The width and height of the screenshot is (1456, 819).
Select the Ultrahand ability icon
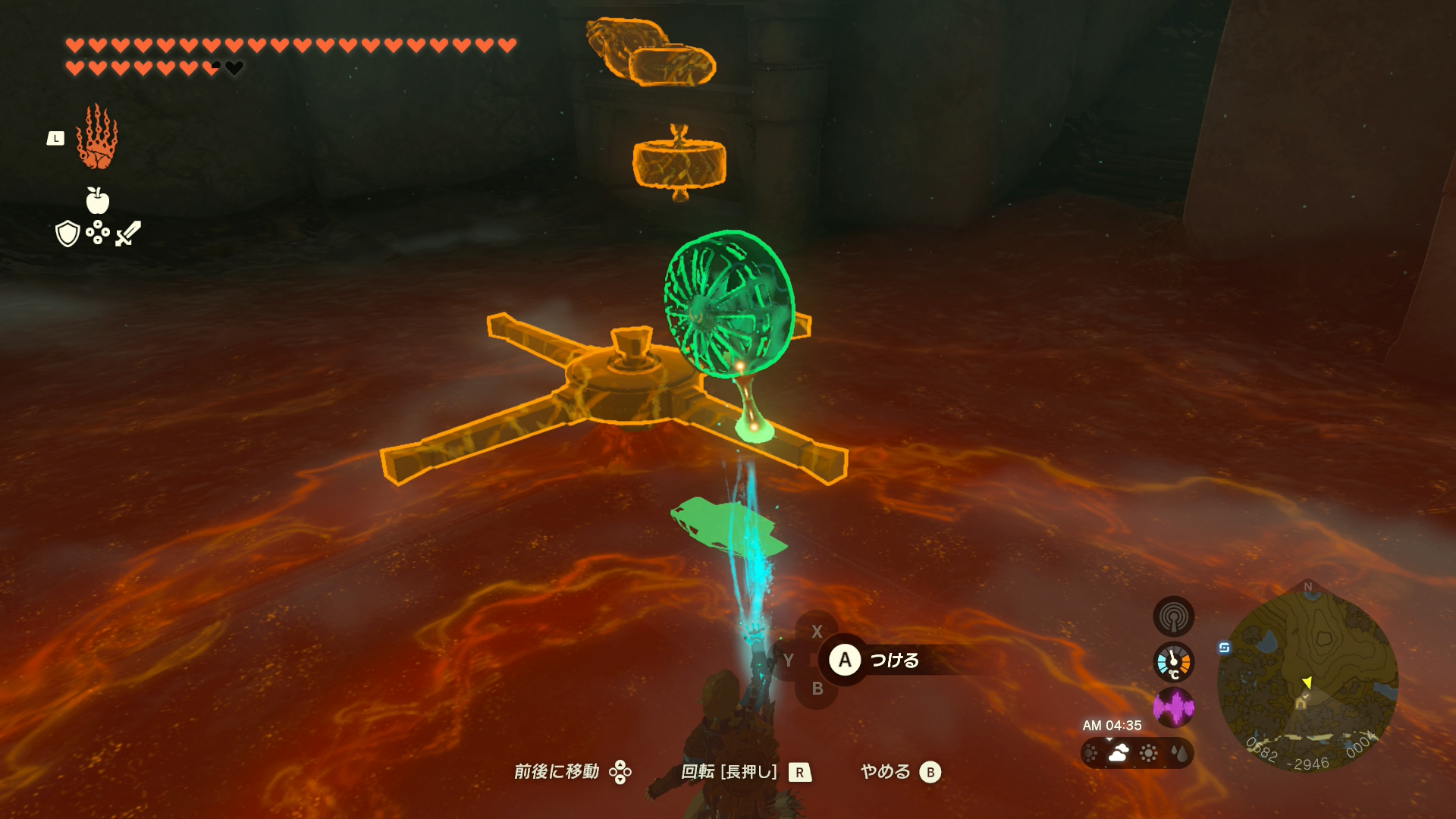(x=97, y=138)
